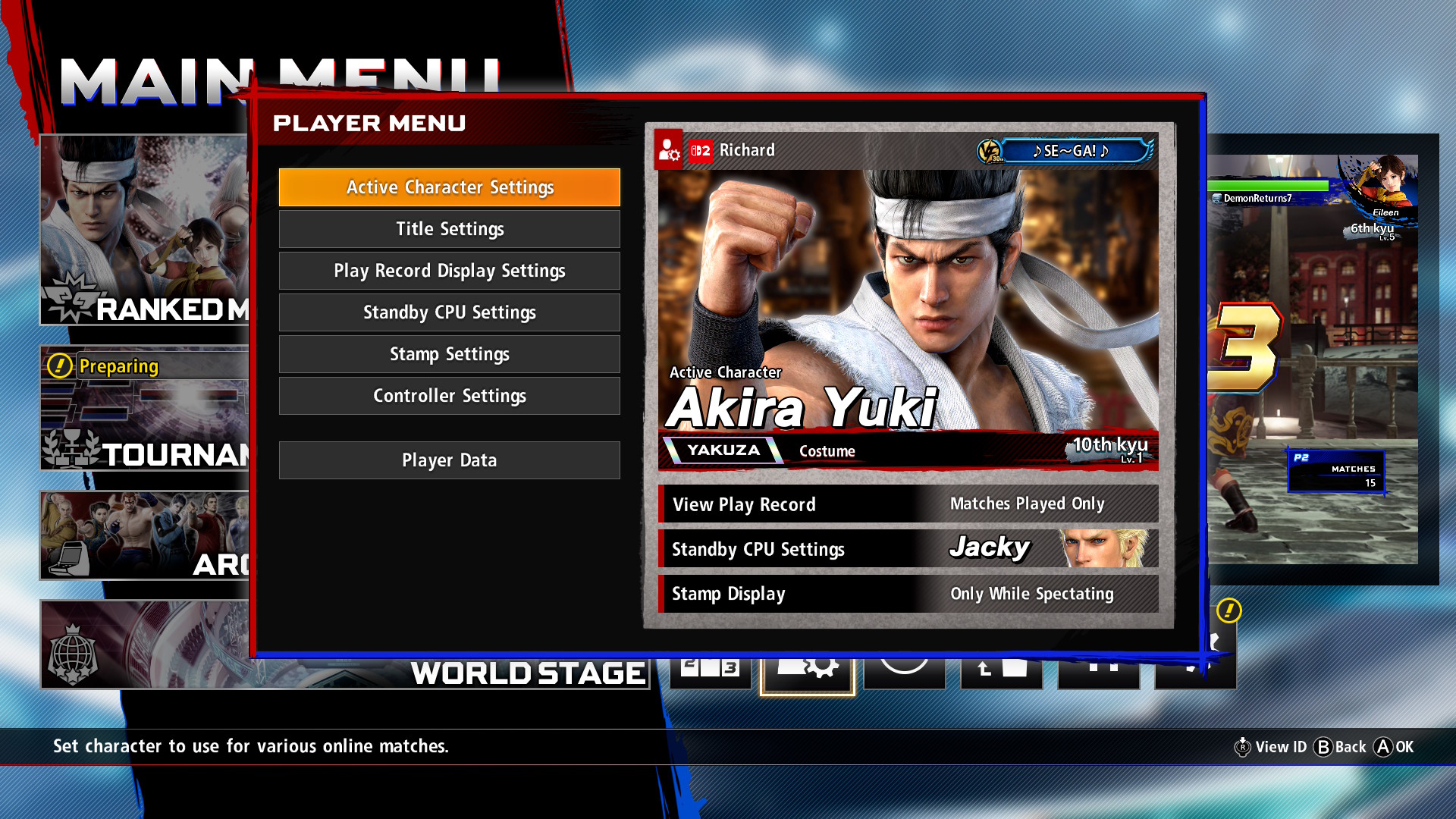
Task: Open Player Data
Action: (449, 460)
